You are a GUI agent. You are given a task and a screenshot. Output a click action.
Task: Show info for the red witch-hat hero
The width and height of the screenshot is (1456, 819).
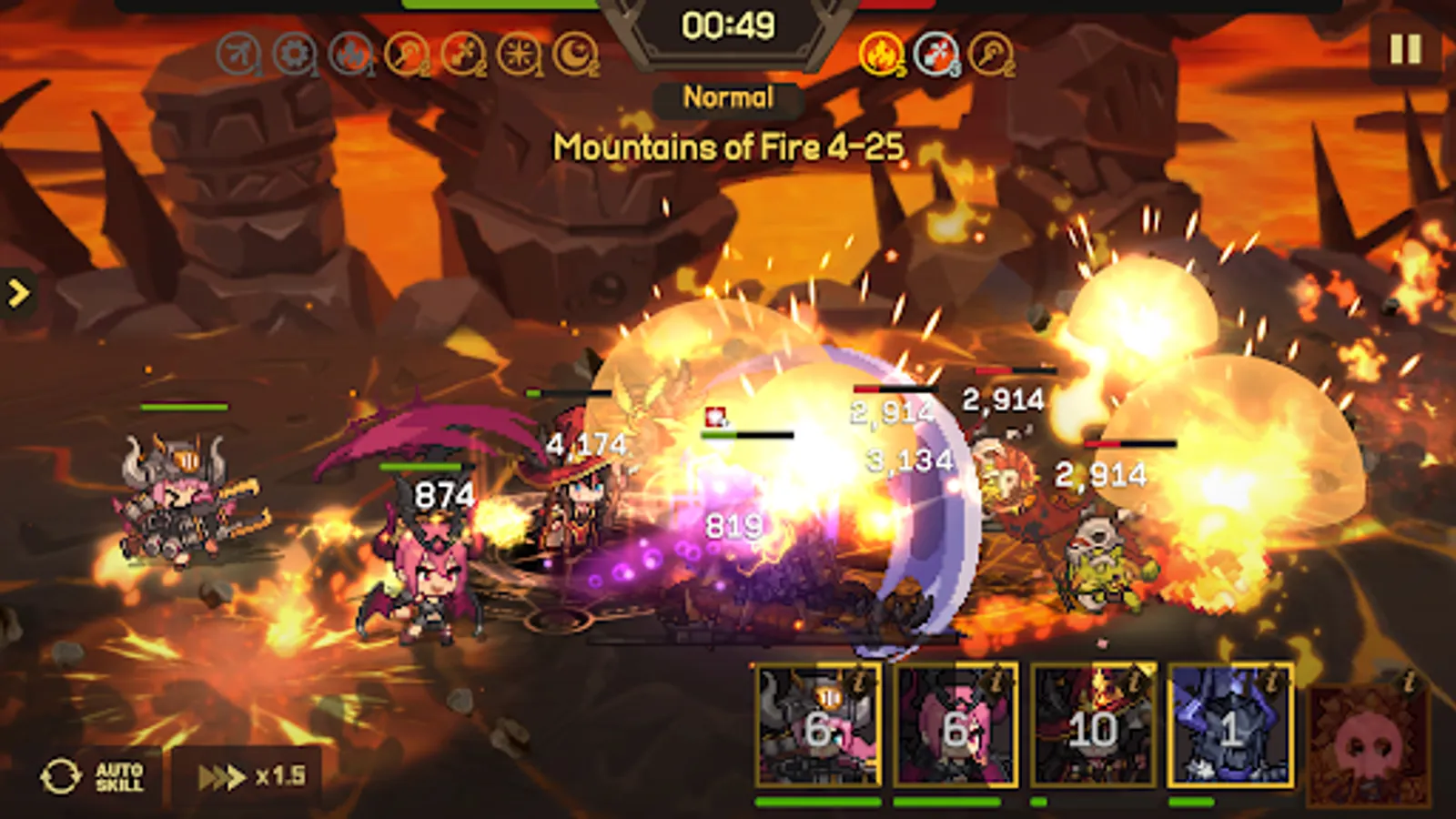click(x=1134, y=679)
